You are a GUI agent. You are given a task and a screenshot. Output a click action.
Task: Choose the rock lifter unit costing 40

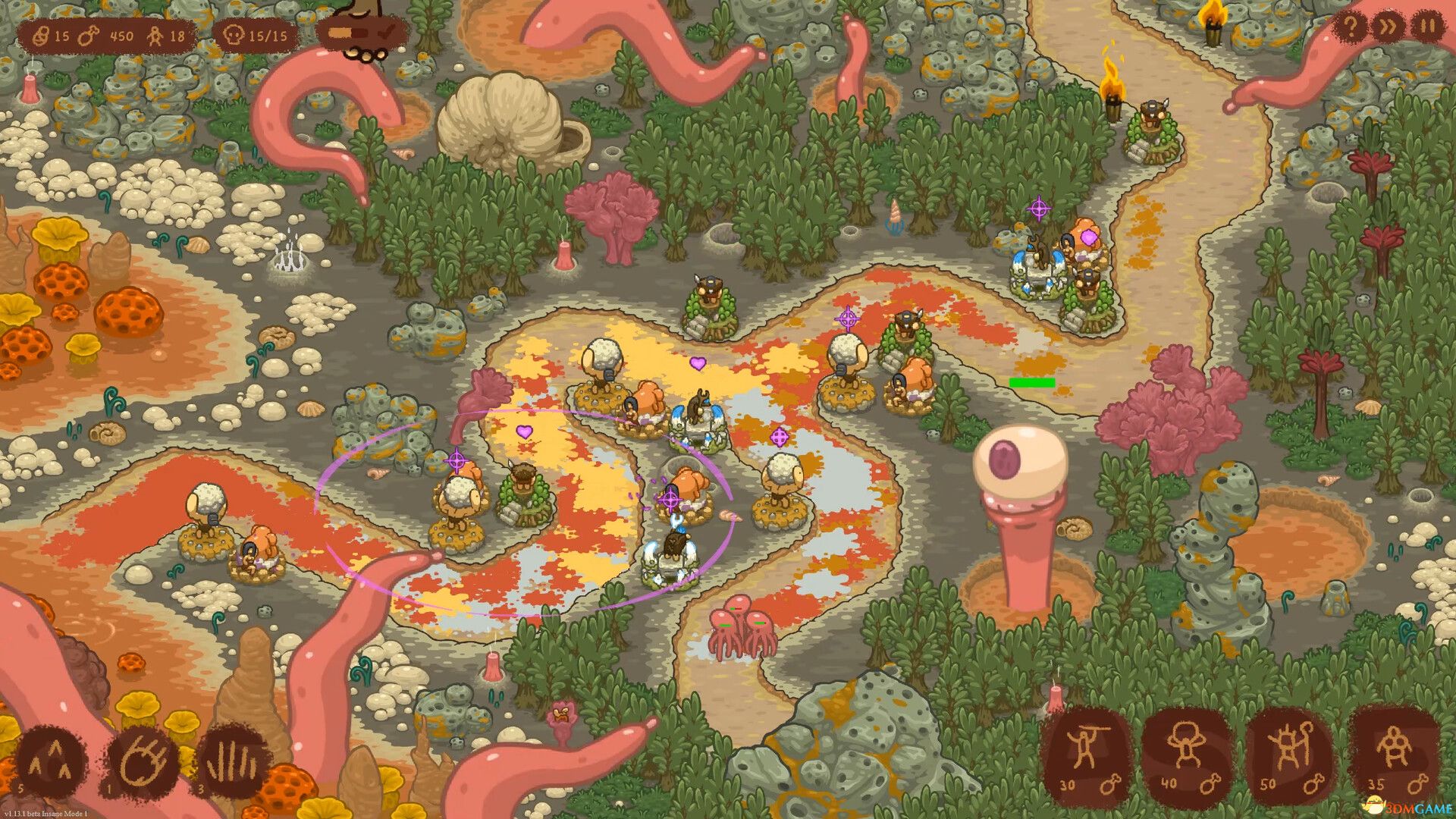point(1187,754)
